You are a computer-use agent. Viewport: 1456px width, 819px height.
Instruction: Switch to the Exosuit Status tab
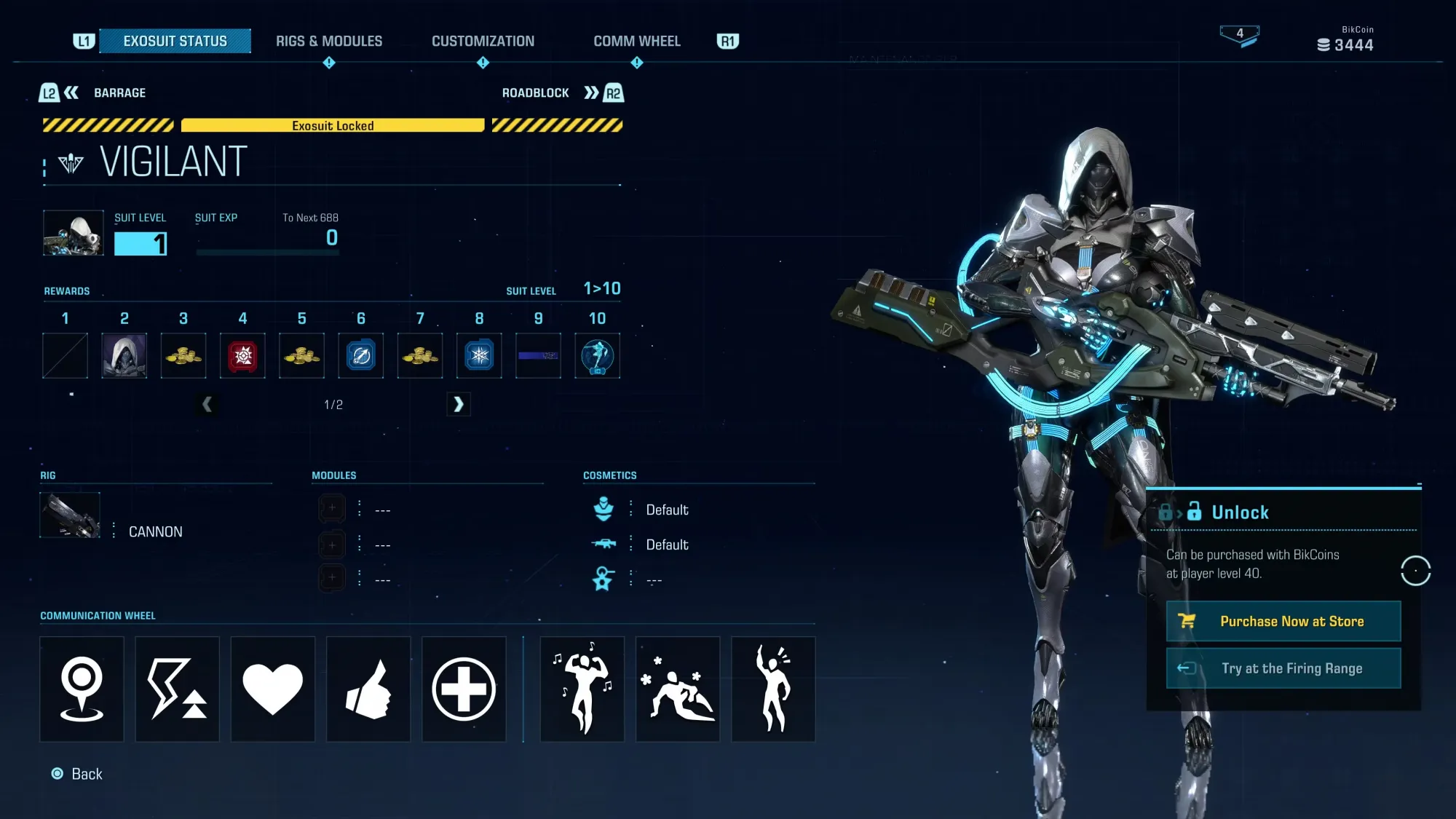point(175,41)
